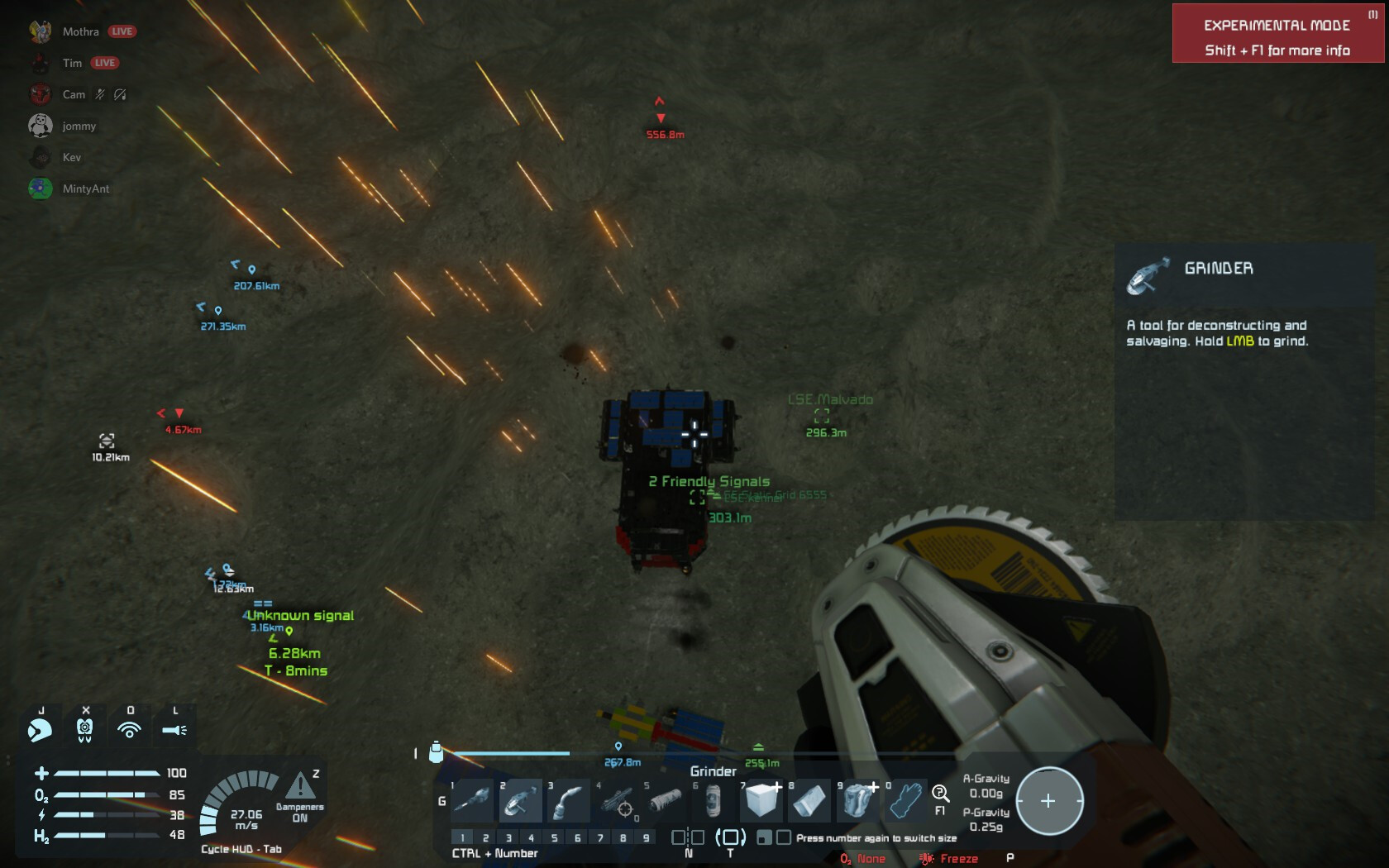The image size is (1389, 868).
Task: Toggle the broadcasting antenna icon
Action: pos(129,729)
